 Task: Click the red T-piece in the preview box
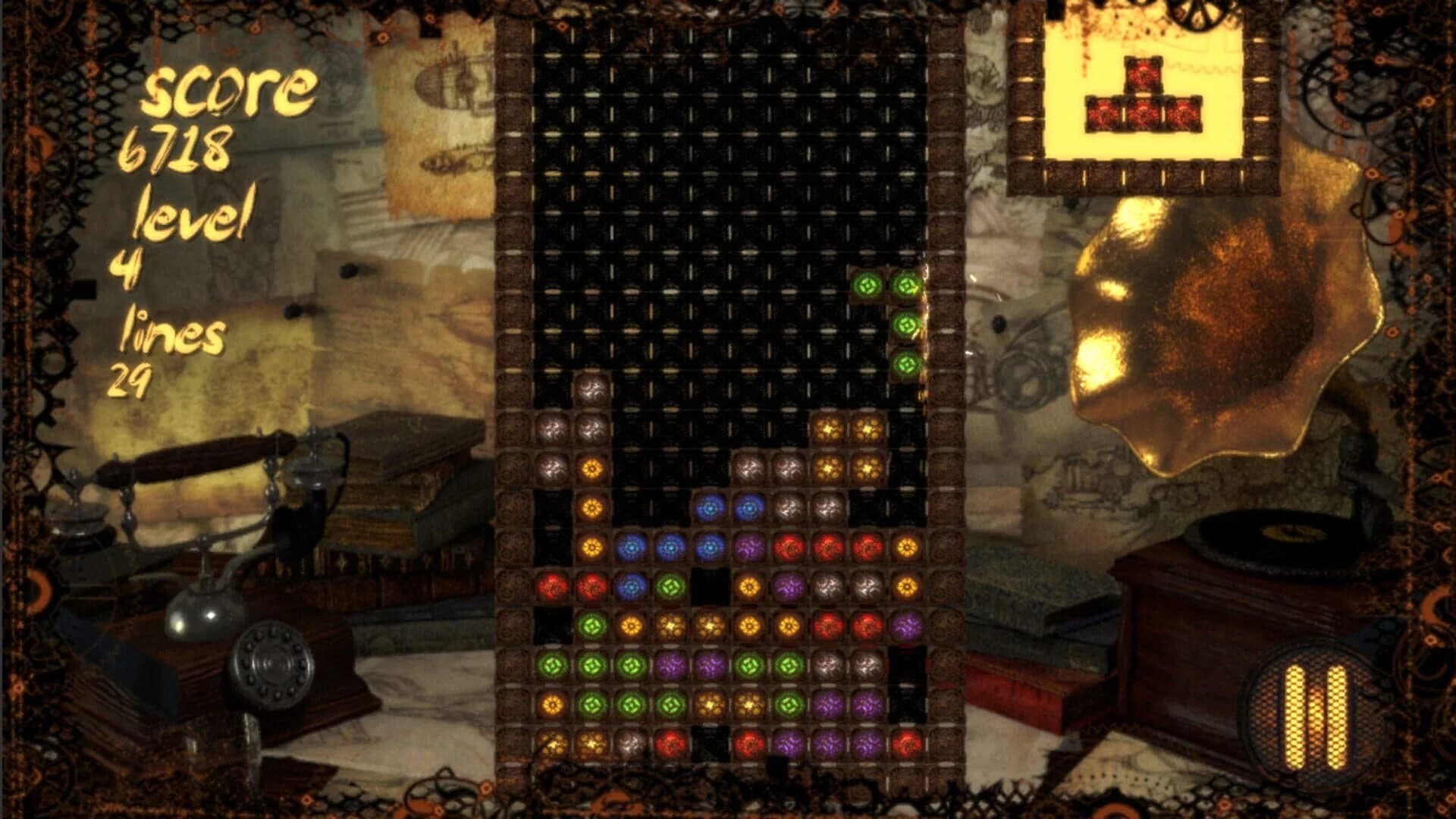click(1144, 95)
